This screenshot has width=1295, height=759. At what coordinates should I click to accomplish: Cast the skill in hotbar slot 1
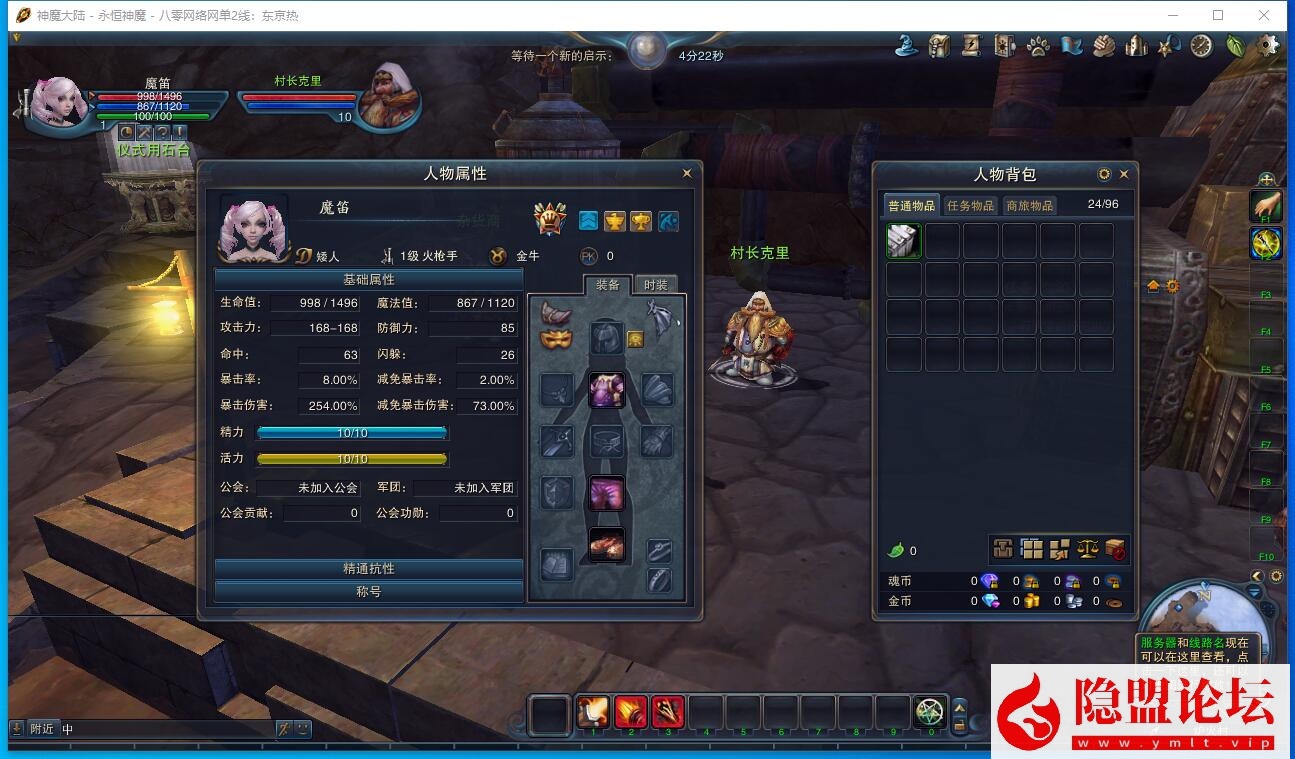593,711
